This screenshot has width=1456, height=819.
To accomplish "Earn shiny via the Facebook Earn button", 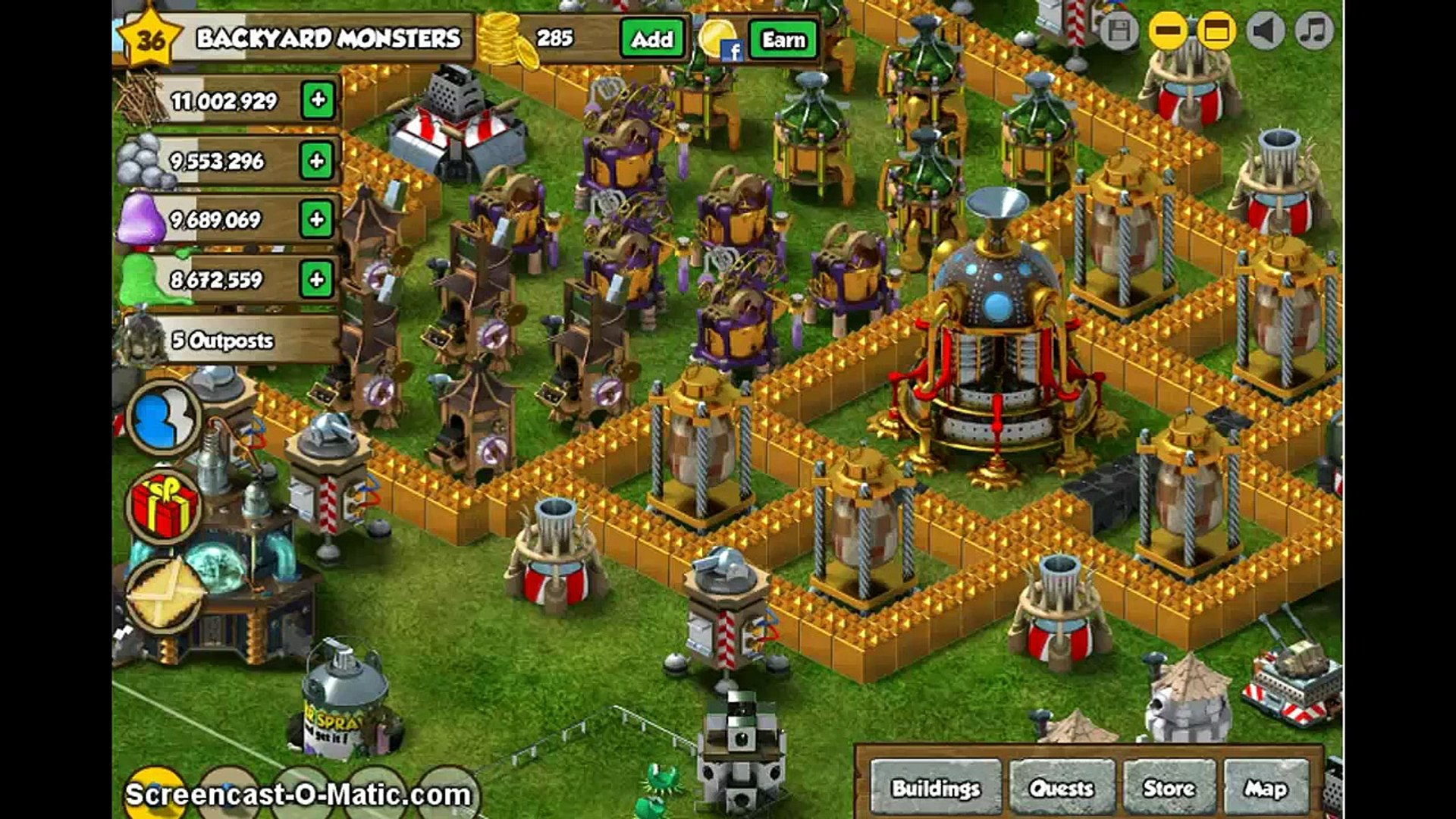I will pyautogui.click(x=783, y=39).
